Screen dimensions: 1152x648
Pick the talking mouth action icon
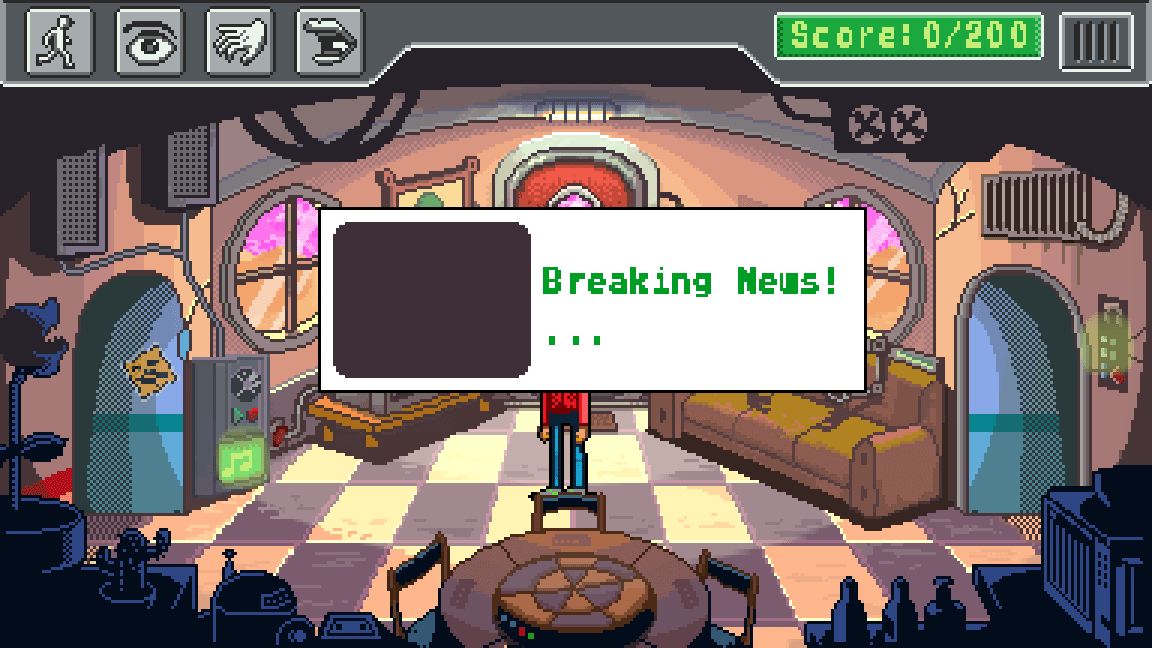(329, 42)
